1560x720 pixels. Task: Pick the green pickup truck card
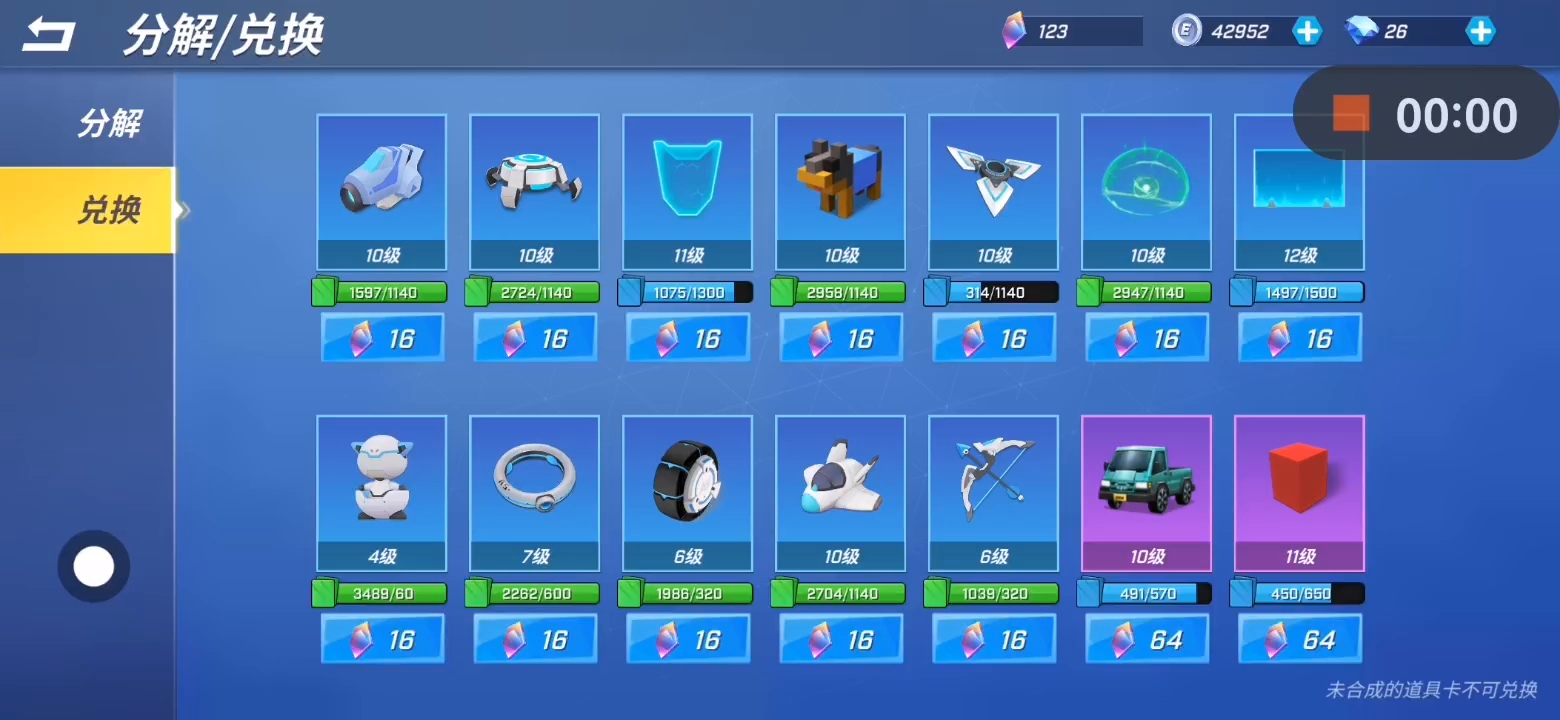point(1146,492)
